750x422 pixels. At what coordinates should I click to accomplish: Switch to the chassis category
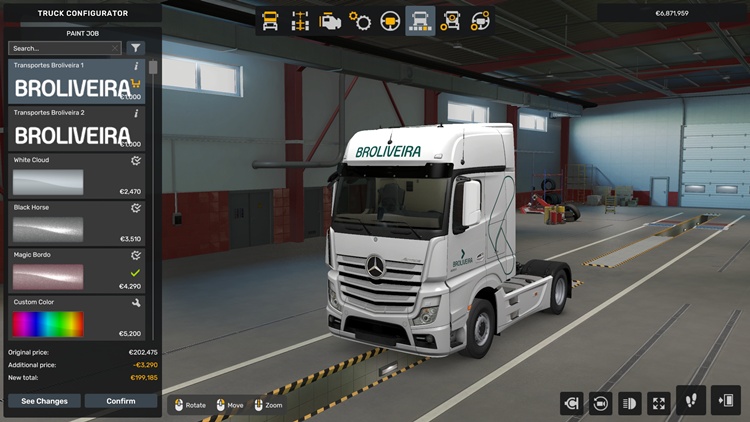pyautogui.click(x=300, y=20)
